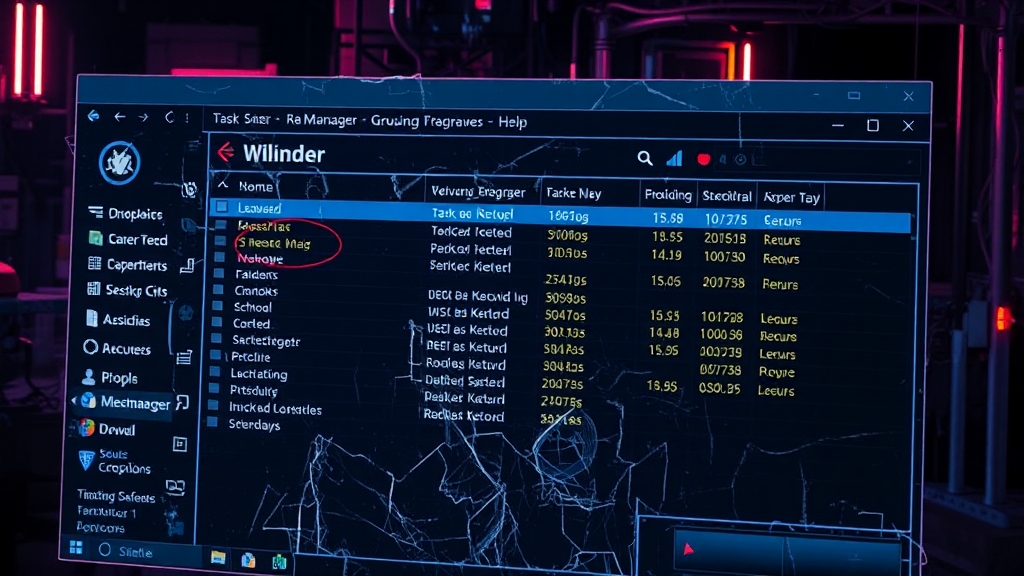Viewport: 1024px width, 576px height.
Task: Close the Wilinder window
Action: (908, 126)
